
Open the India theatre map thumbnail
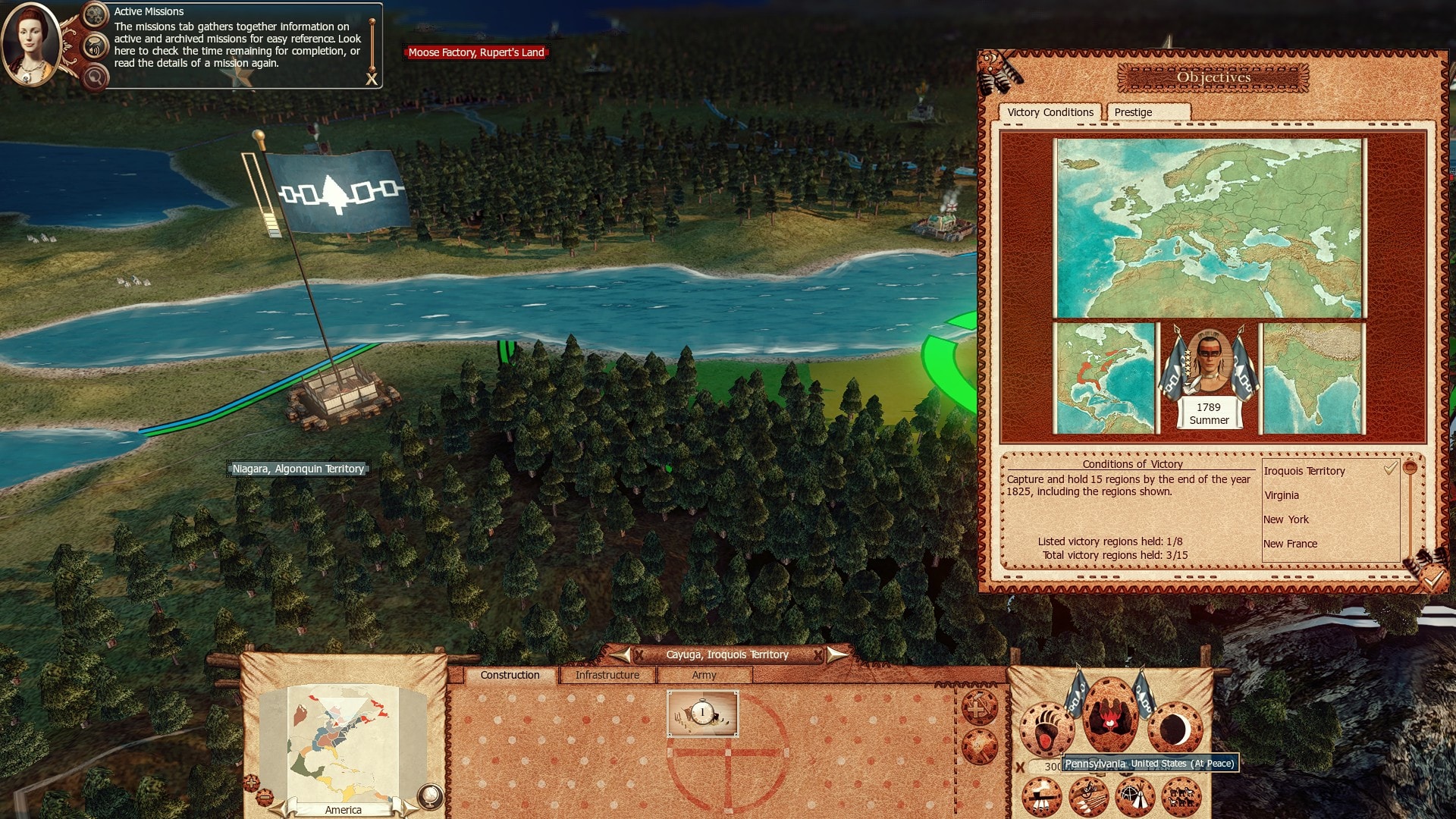pos(1312,378)
